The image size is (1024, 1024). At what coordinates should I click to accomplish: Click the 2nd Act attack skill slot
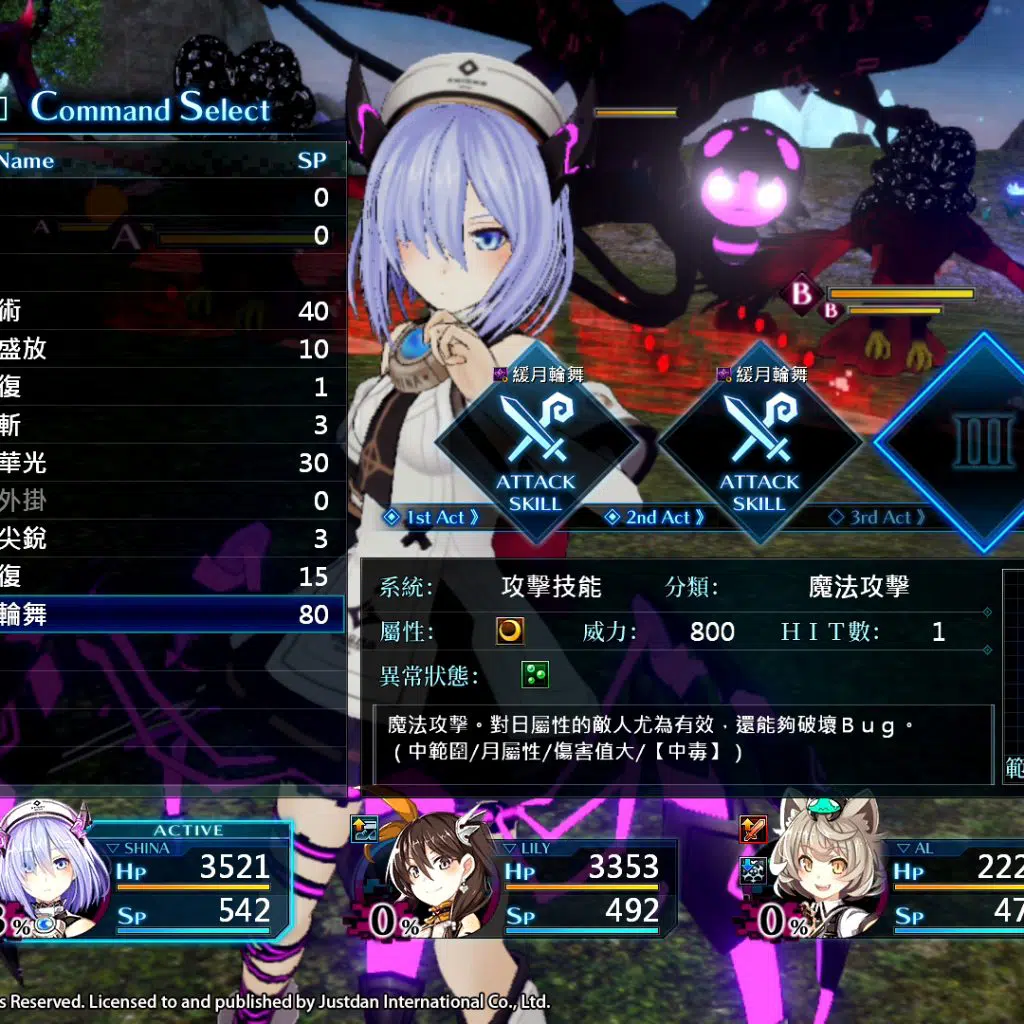[x=759, y=440]
